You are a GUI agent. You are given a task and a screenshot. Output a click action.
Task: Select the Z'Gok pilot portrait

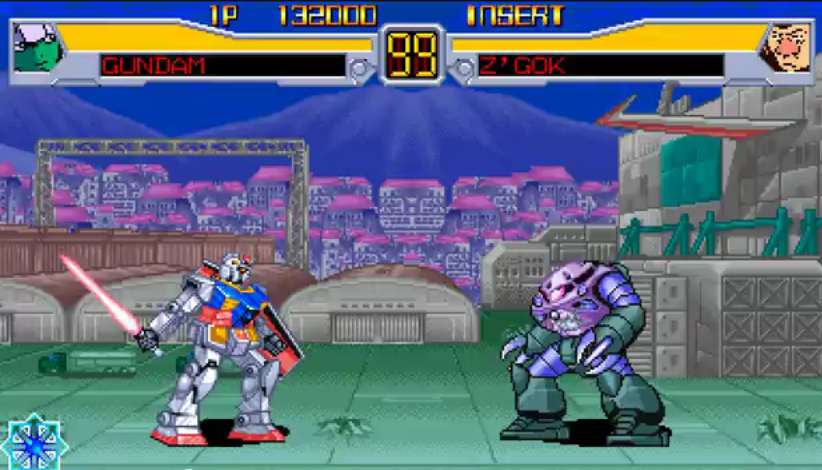(x=784, y=47)
